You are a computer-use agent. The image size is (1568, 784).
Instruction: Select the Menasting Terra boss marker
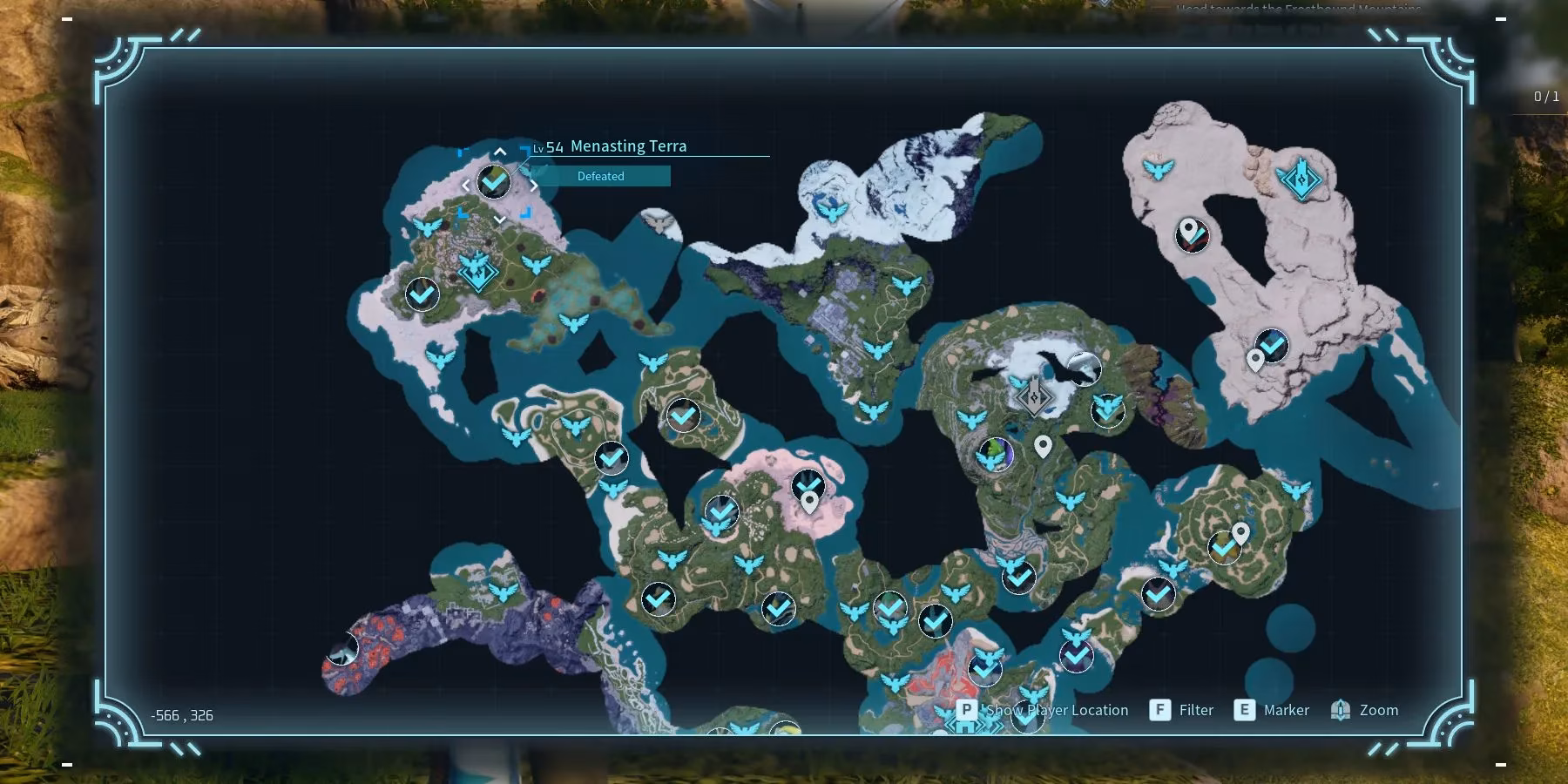click(x=493, y=182)
